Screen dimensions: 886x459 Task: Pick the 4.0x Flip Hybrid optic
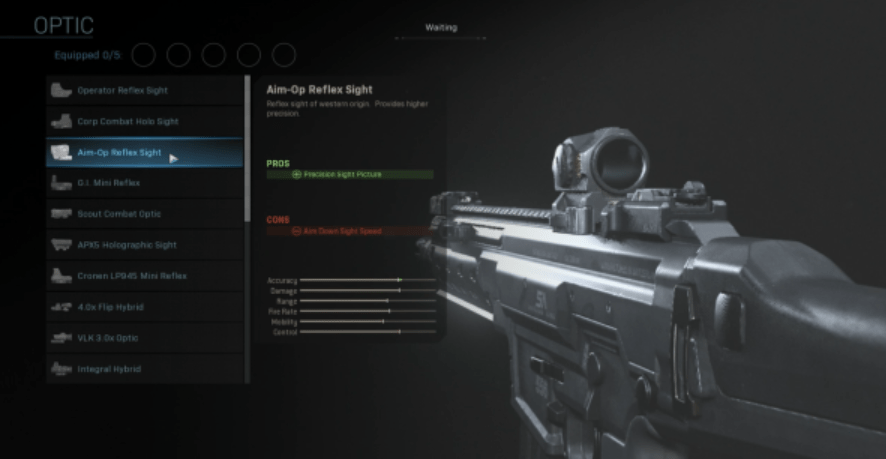(x=144, y=307)
